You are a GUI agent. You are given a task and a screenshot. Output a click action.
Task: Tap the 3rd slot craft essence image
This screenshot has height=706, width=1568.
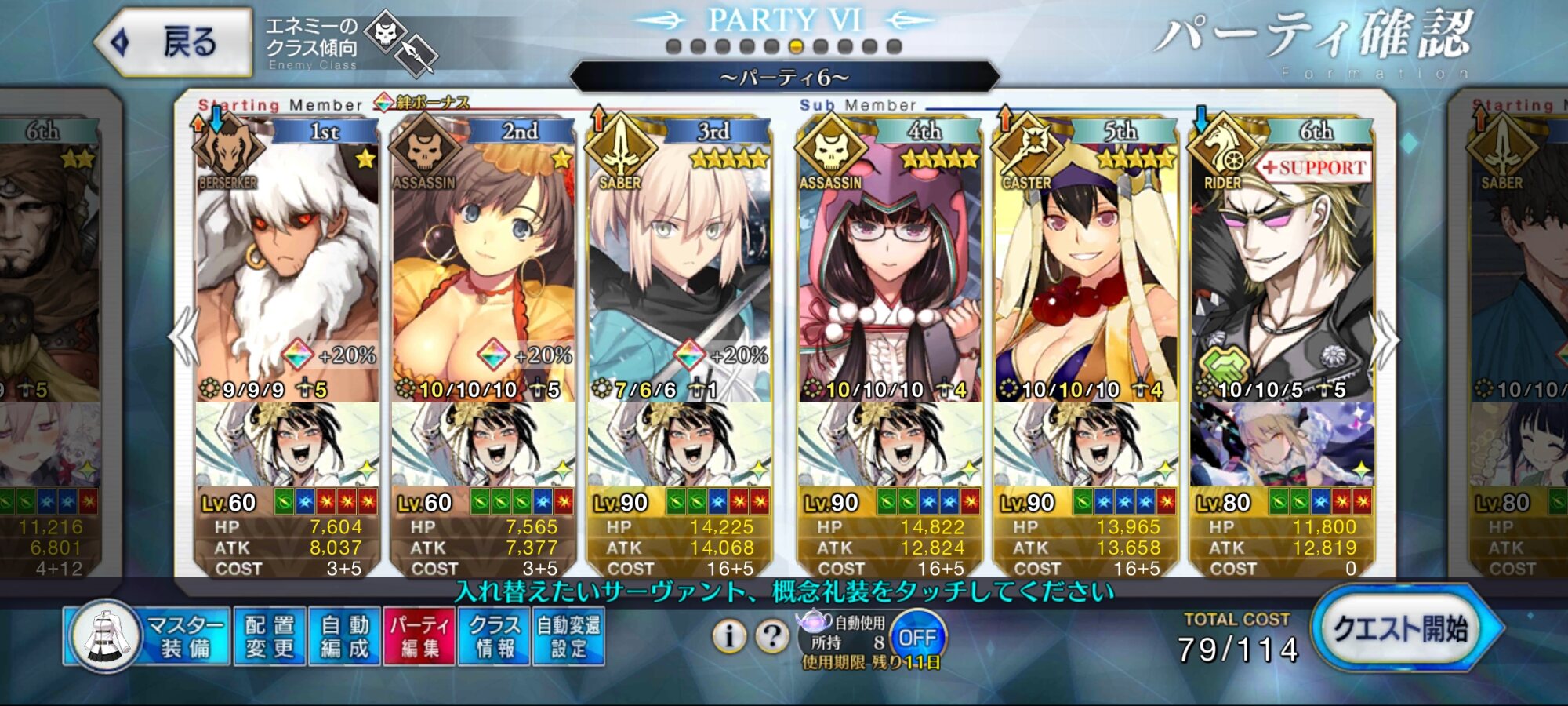[x=679, y=444]
